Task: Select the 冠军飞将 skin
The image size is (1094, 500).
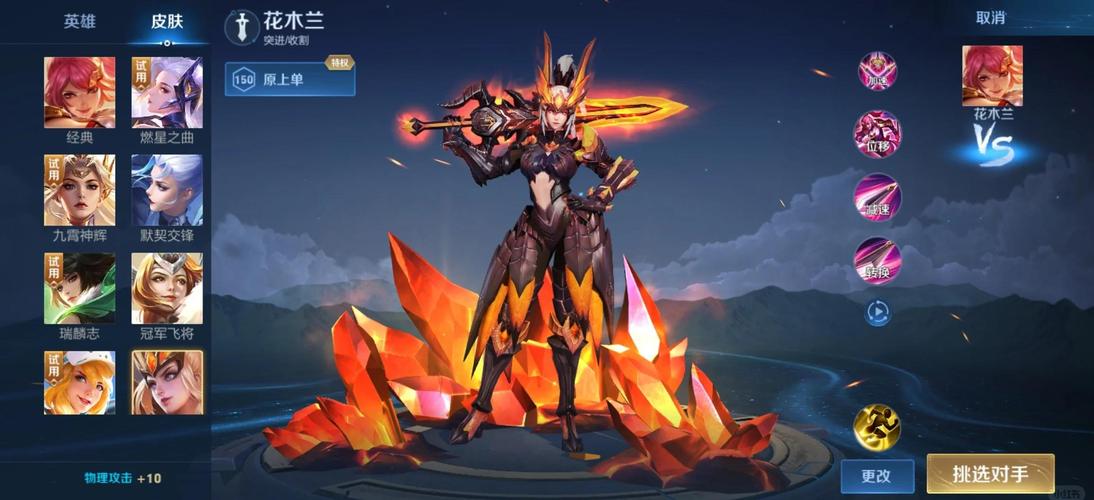Action: [x=167, y=288]
